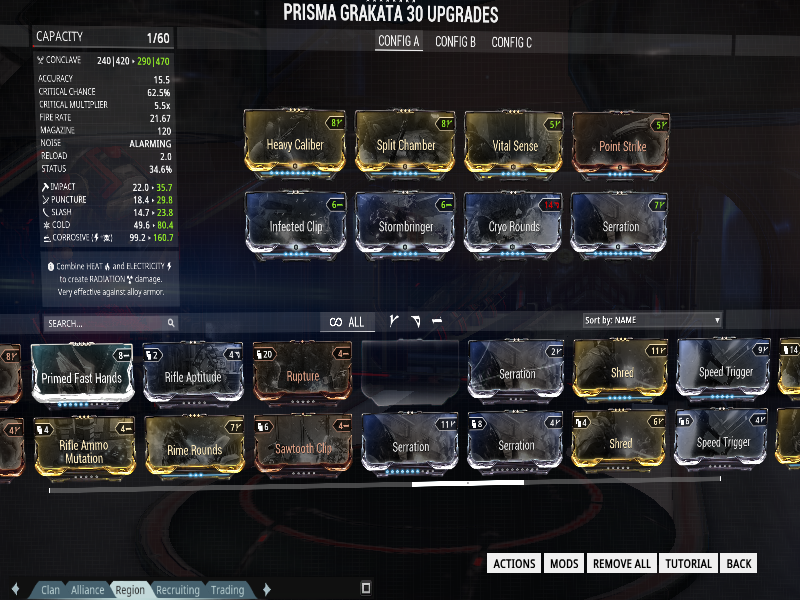The width and height of the screenshot is (800, 600).
Task: Select the Config C tab
Action: (511, 42)
